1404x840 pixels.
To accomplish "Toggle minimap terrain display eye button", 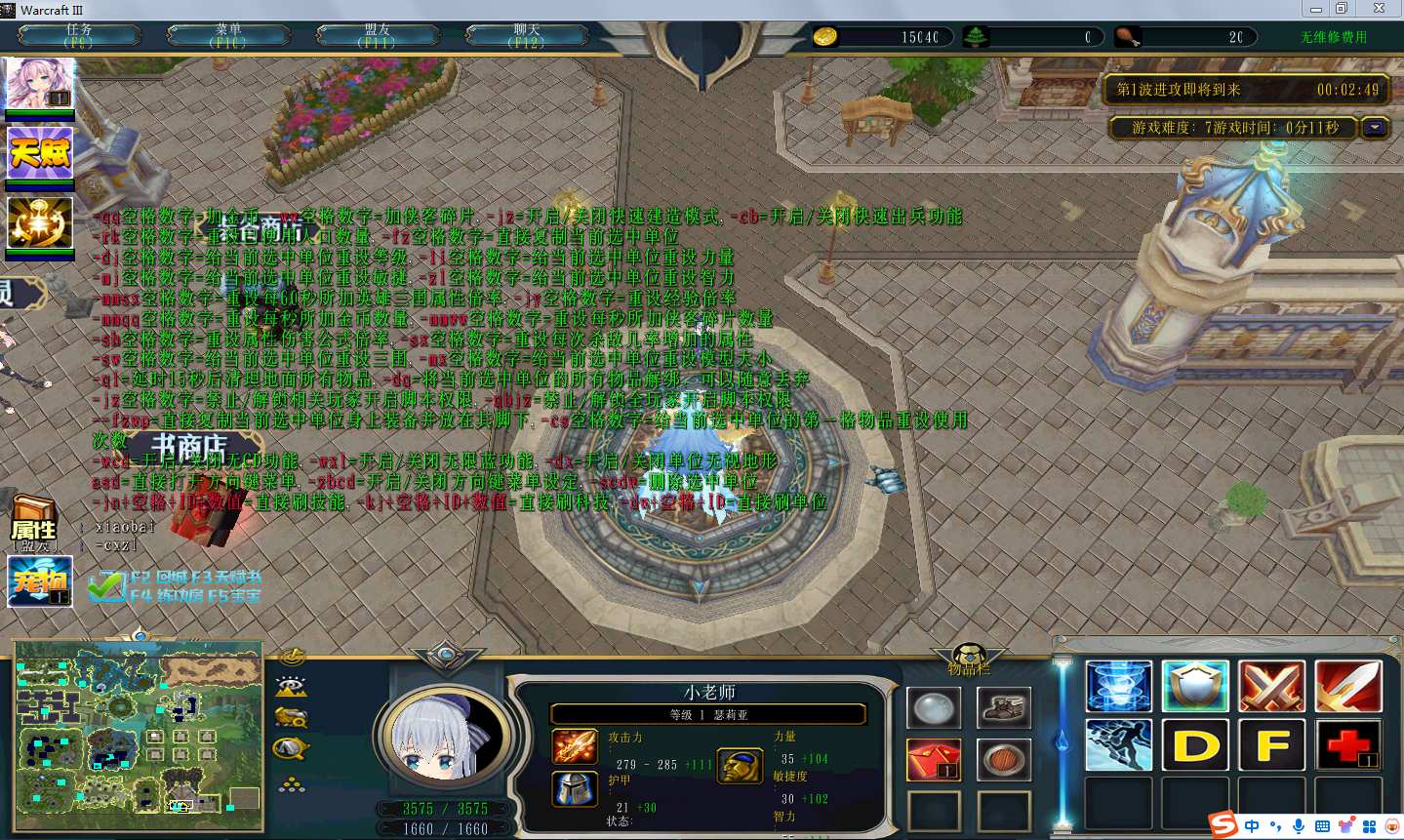I will (291, 685).
